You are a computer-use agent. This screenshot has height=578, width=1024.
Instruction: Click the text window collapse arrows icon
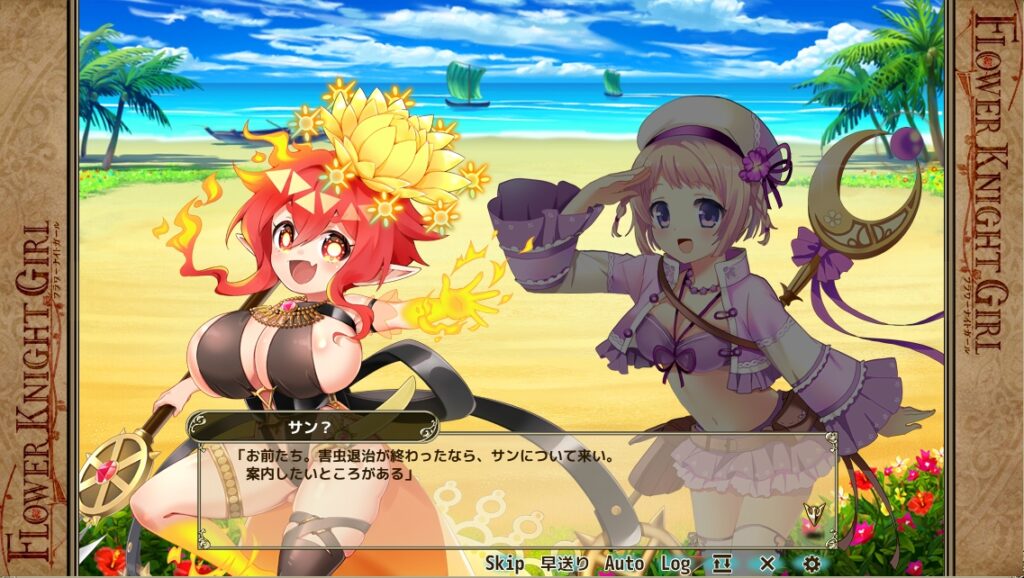tap(723, 564)
